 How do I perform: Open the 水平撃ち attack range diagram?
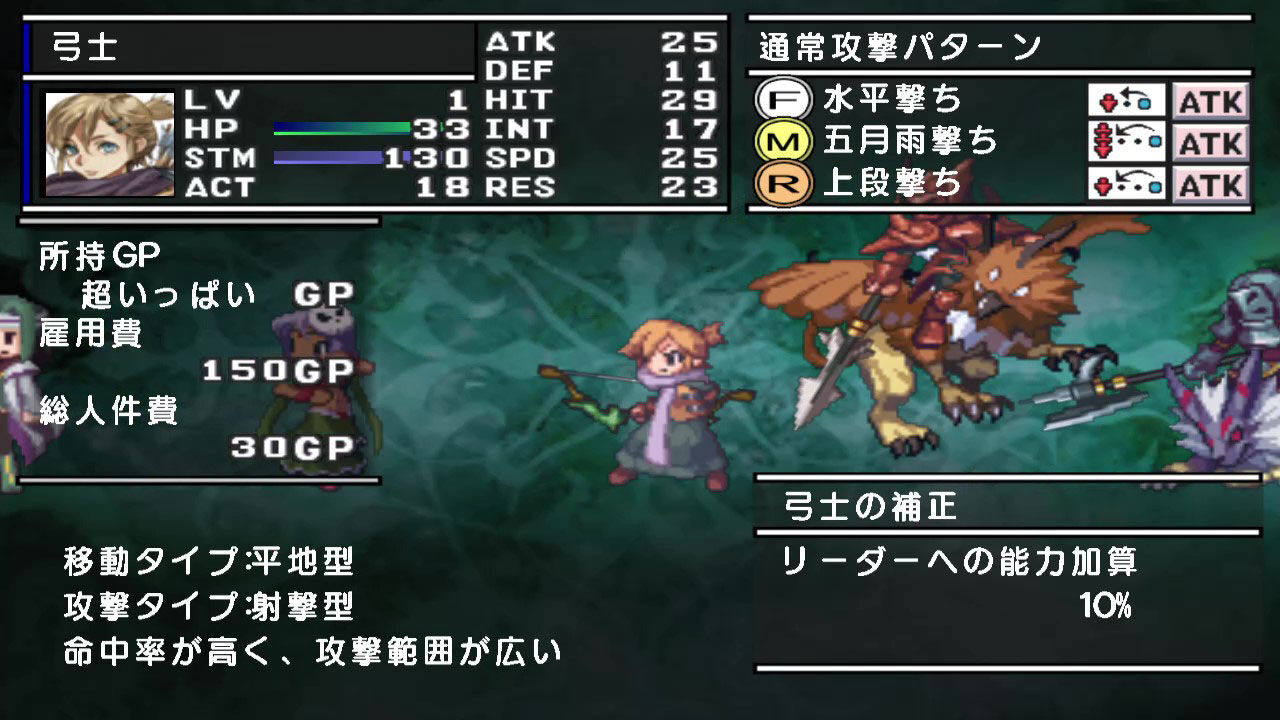(x=1128, y=102)
